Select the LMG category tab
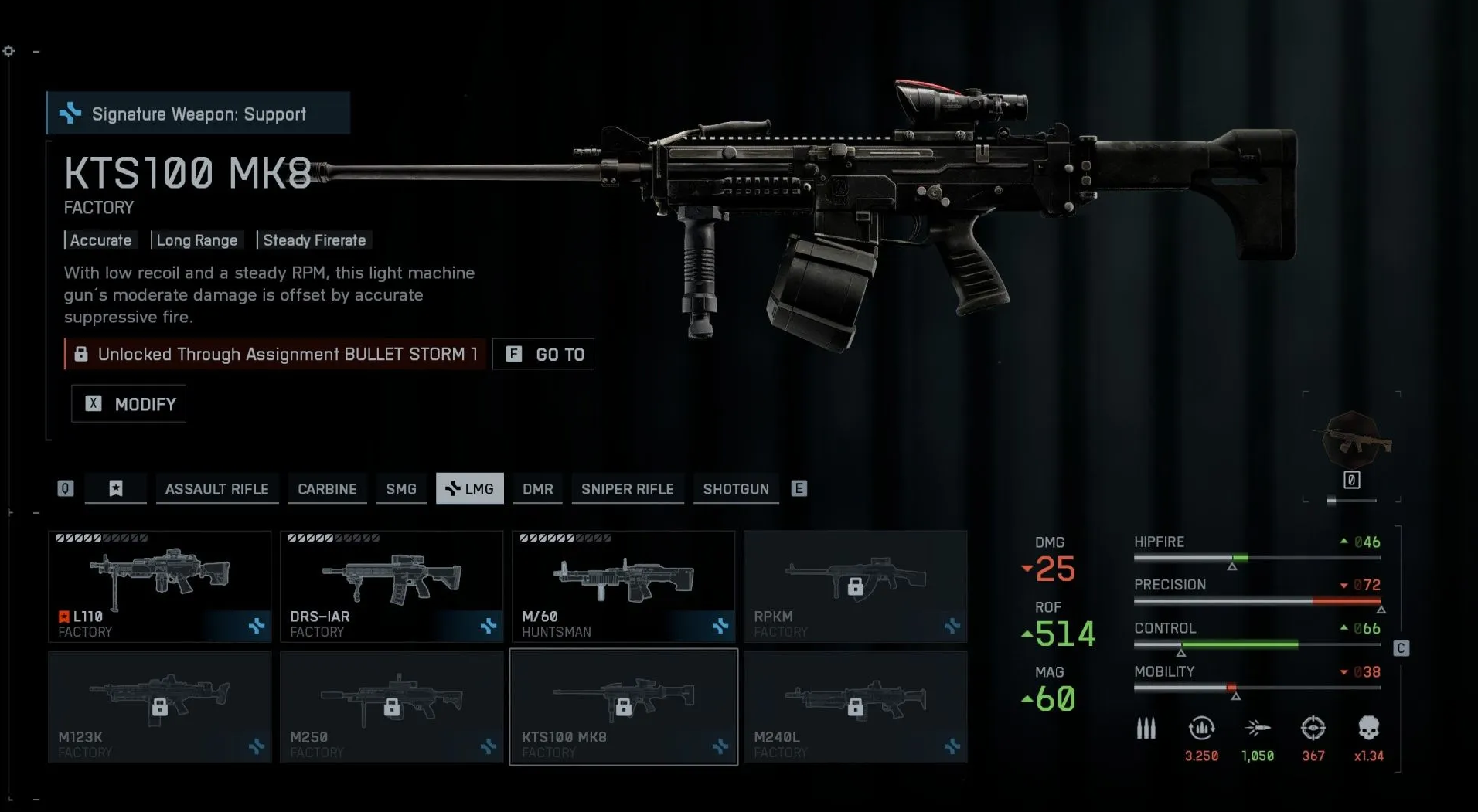The height and width of the screenshot is (812, 1478). [470, 488]
